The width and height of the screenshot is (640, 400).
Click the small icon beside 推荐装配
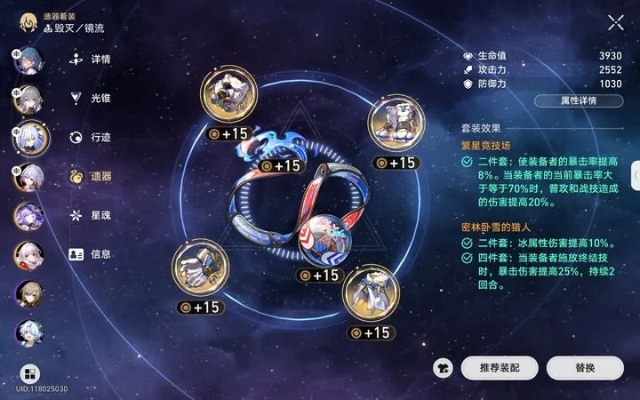pos(441,368)
